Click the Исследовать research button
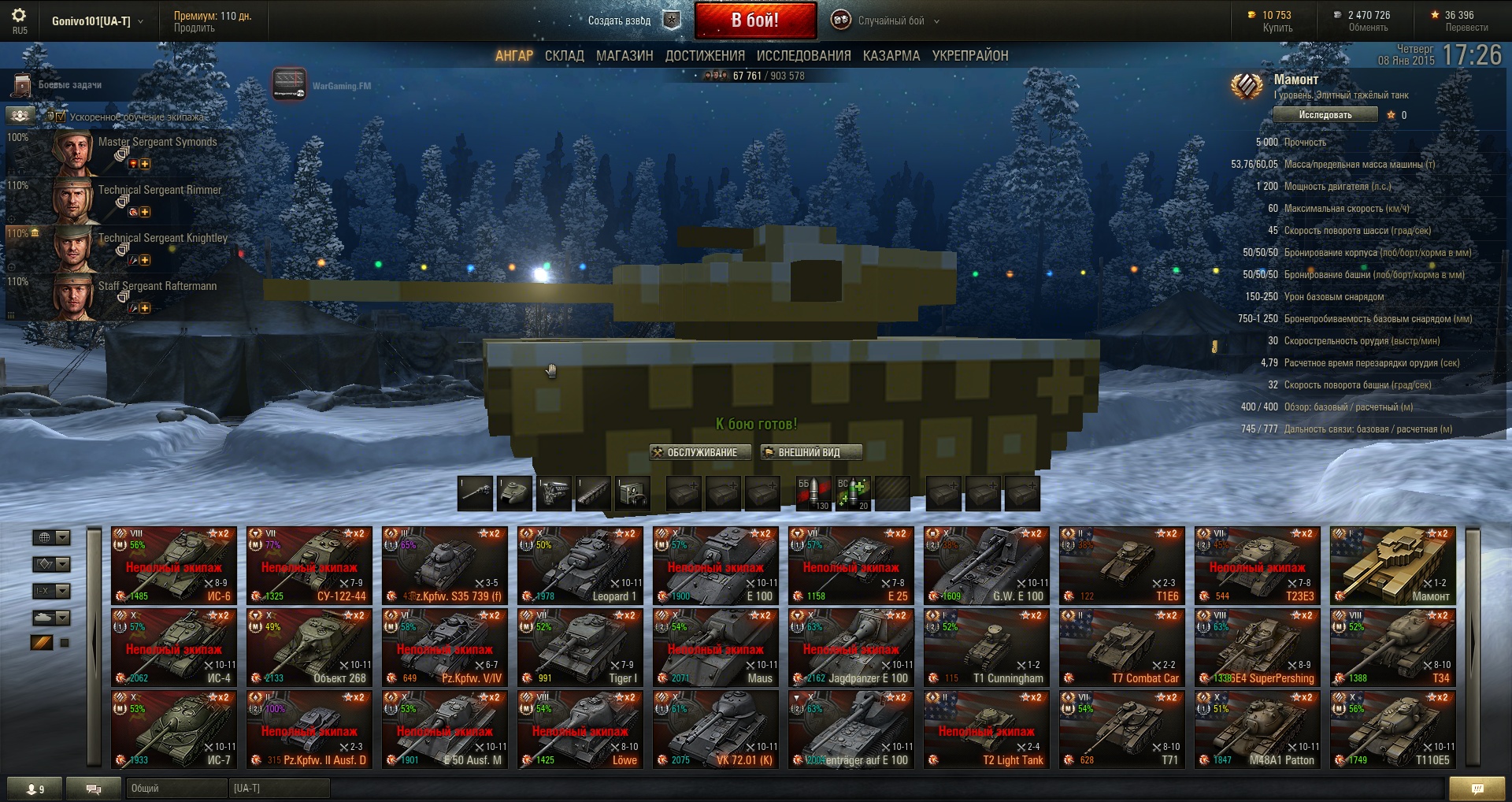1512x802 pixels. [x=1325, y=115]
